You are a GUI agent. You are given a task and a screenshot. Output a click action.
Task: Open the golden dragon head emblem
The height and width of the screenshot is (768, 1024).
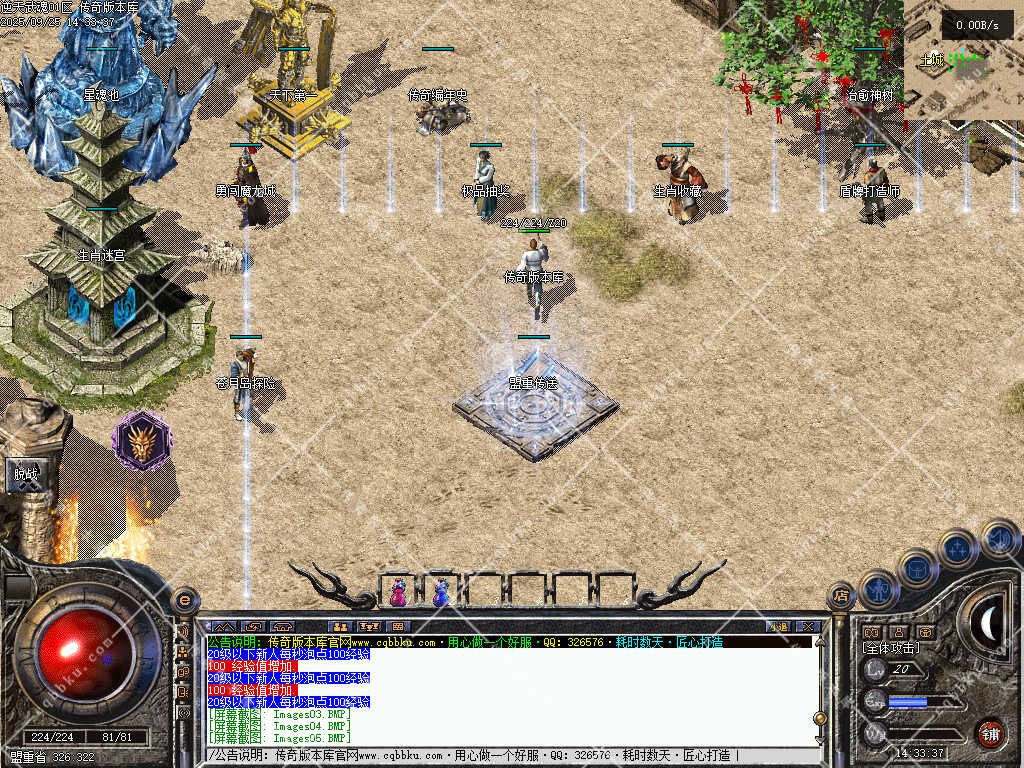click(142, 441)
